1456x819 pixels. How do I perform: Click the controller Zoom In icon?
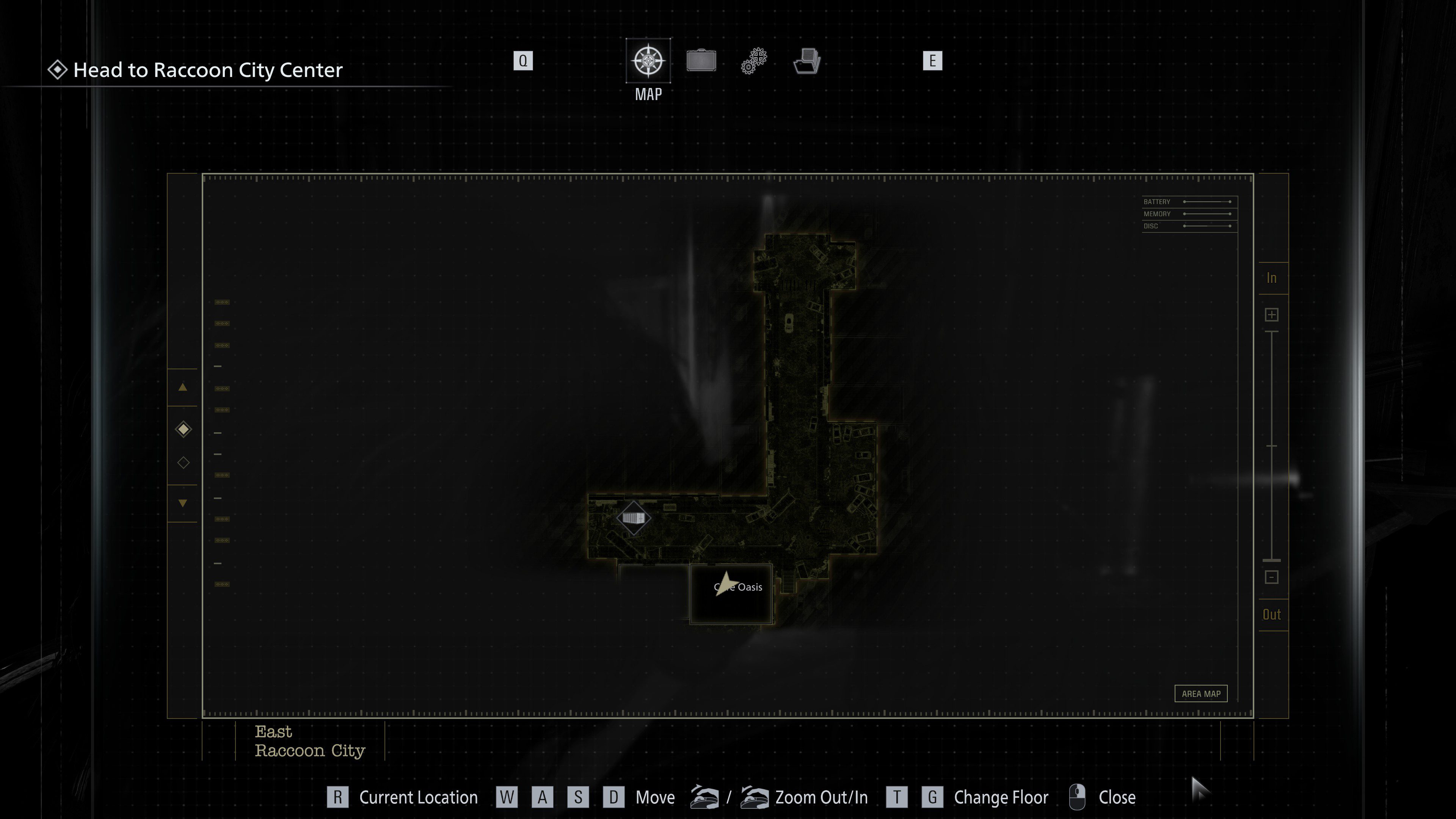click(x=756, y=797)
